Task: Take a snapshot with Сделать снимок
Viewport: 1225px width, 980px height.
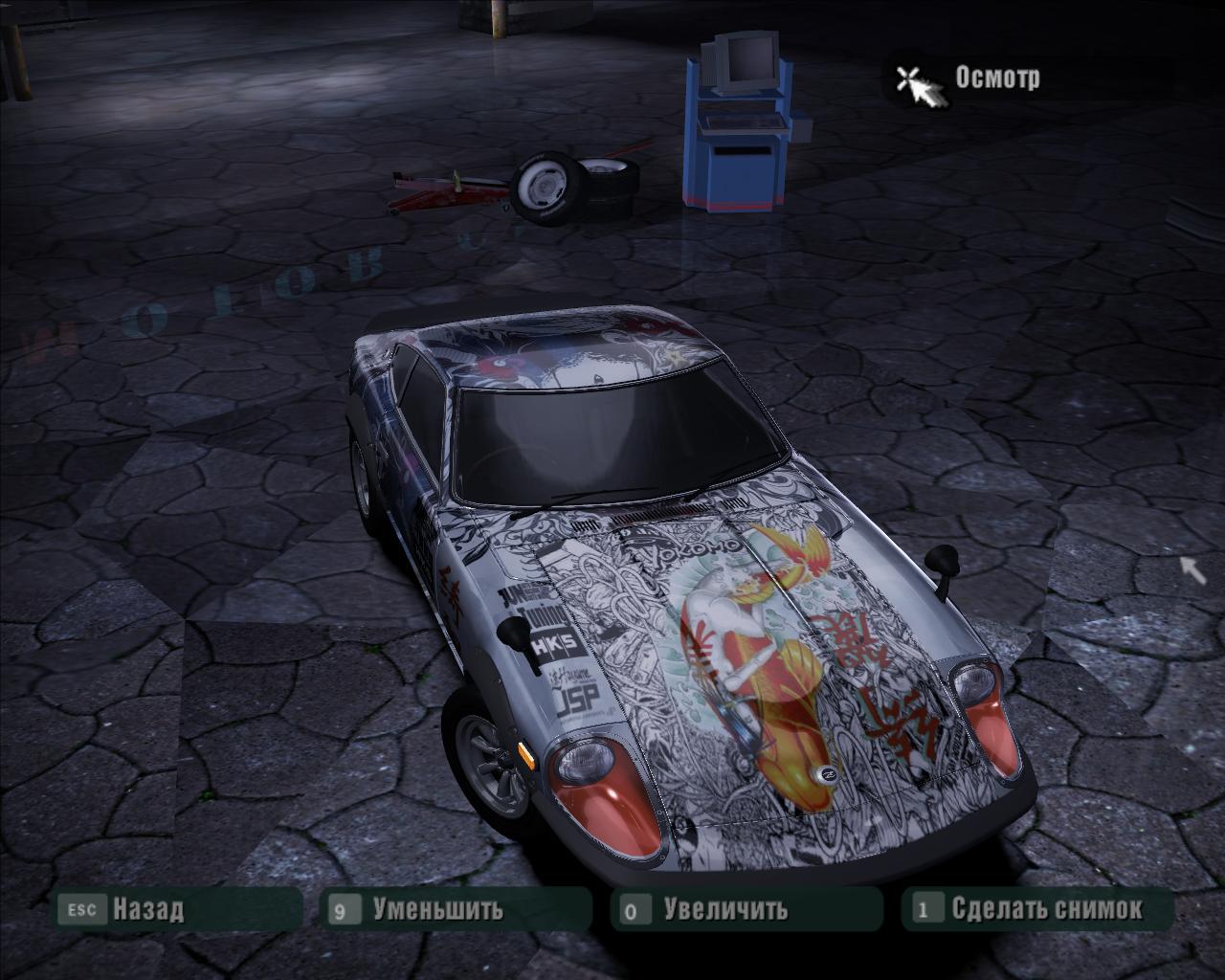Action: coord(1046,908)
